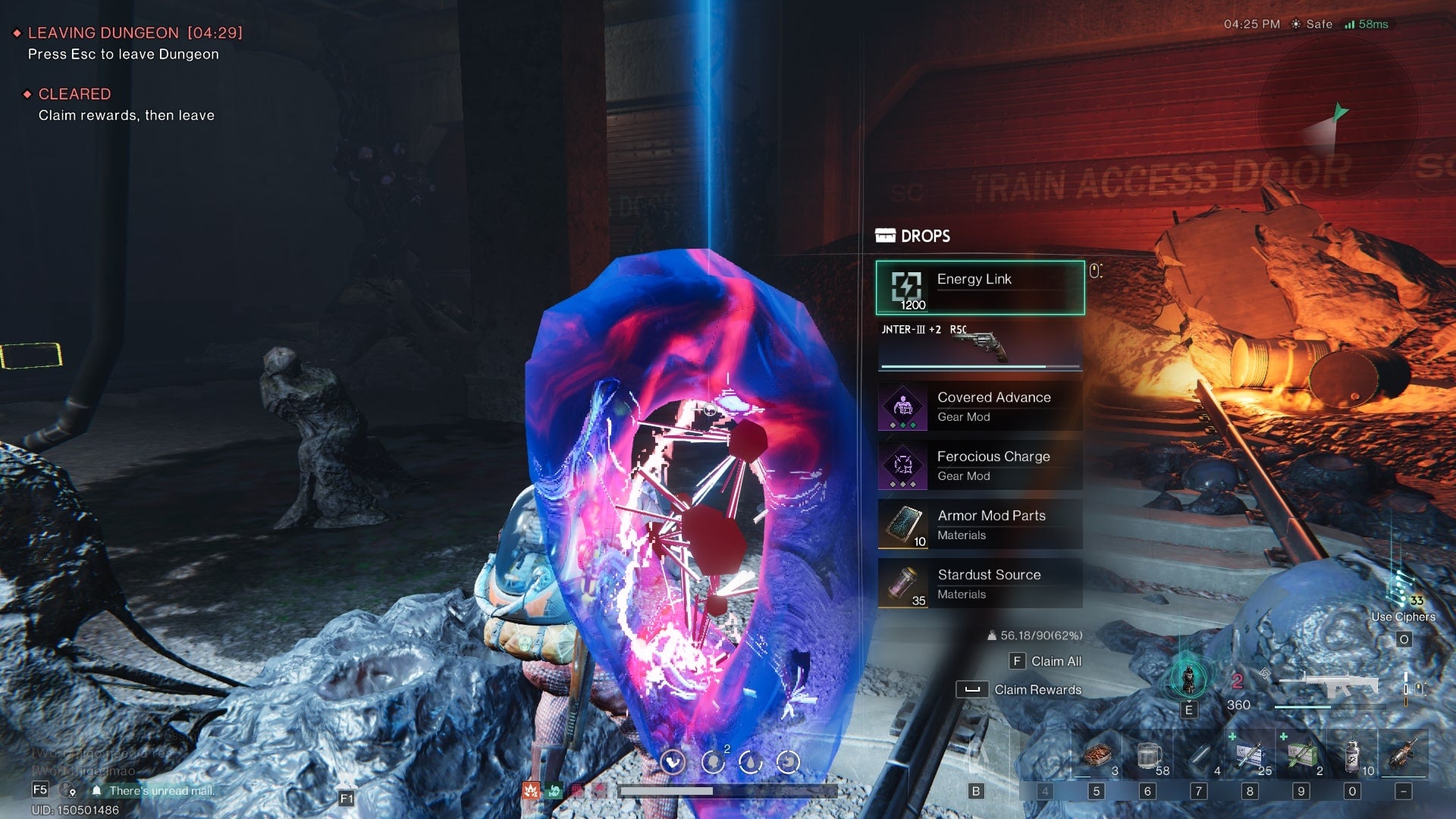Open the Cleared objective tracker

pos(74,94)
